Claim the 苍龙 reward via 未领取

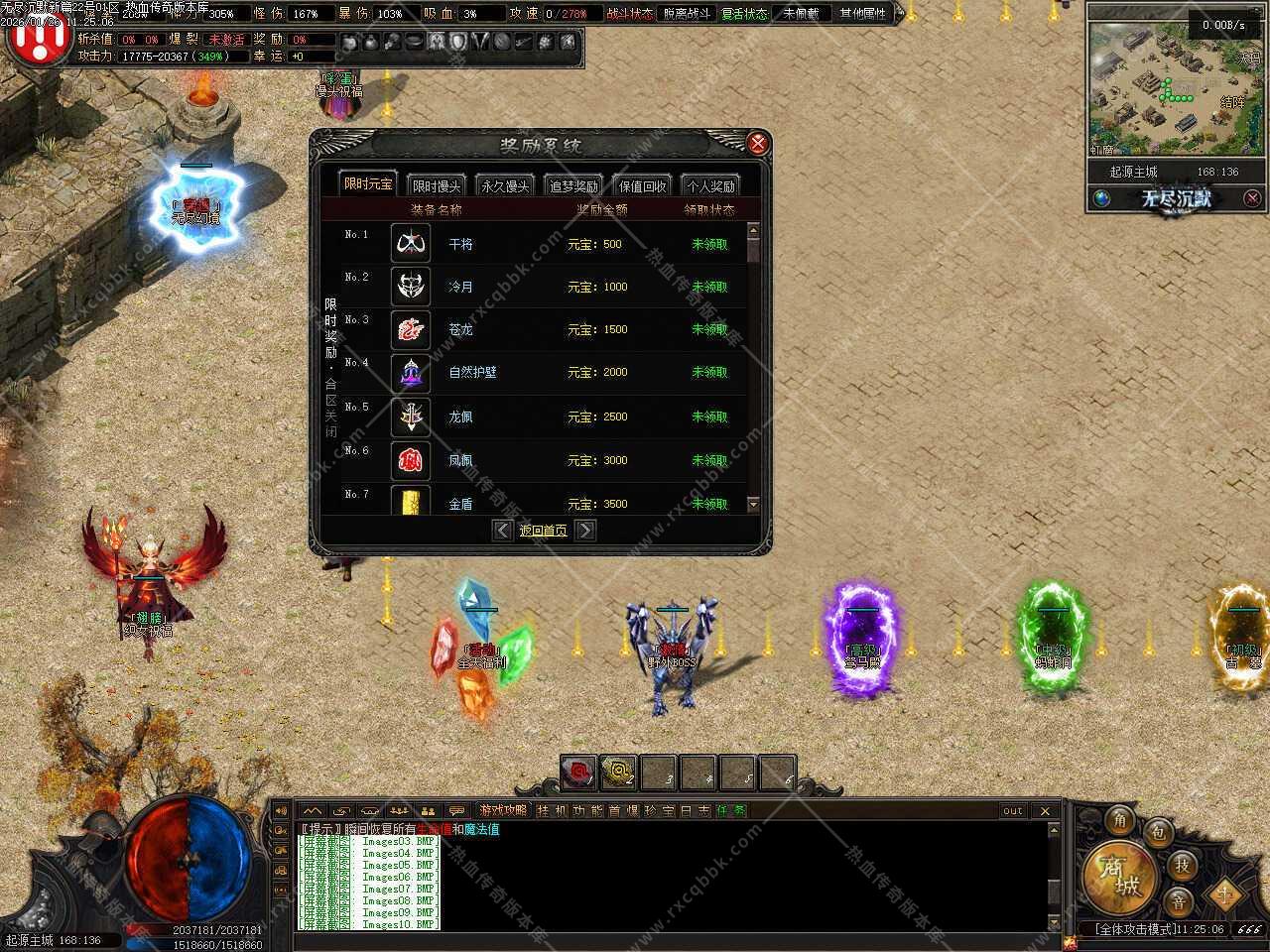pos(709,329)
